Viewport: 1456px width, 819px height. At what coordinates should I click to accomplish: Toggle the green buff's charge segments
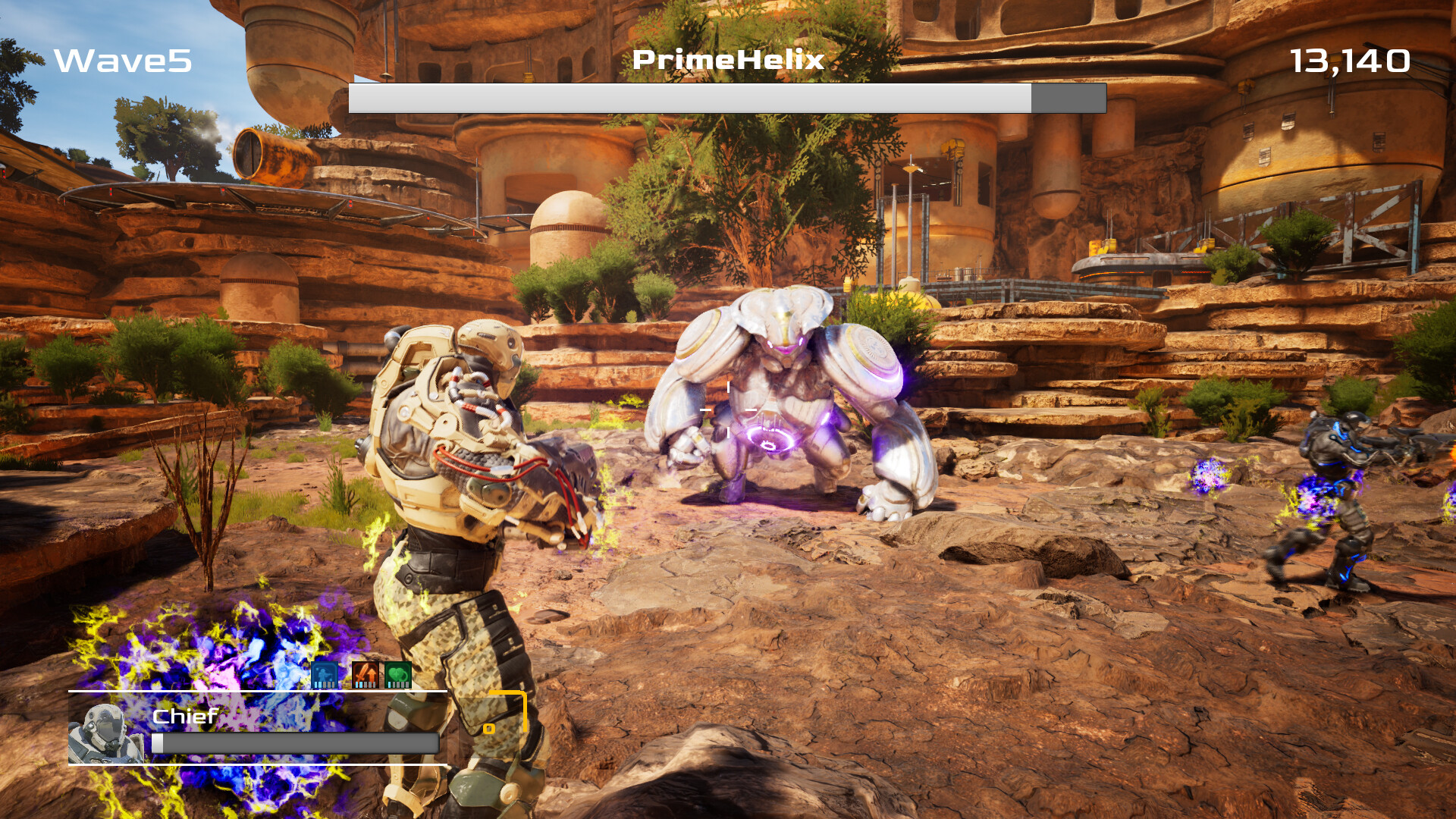(x=397, y=684)
